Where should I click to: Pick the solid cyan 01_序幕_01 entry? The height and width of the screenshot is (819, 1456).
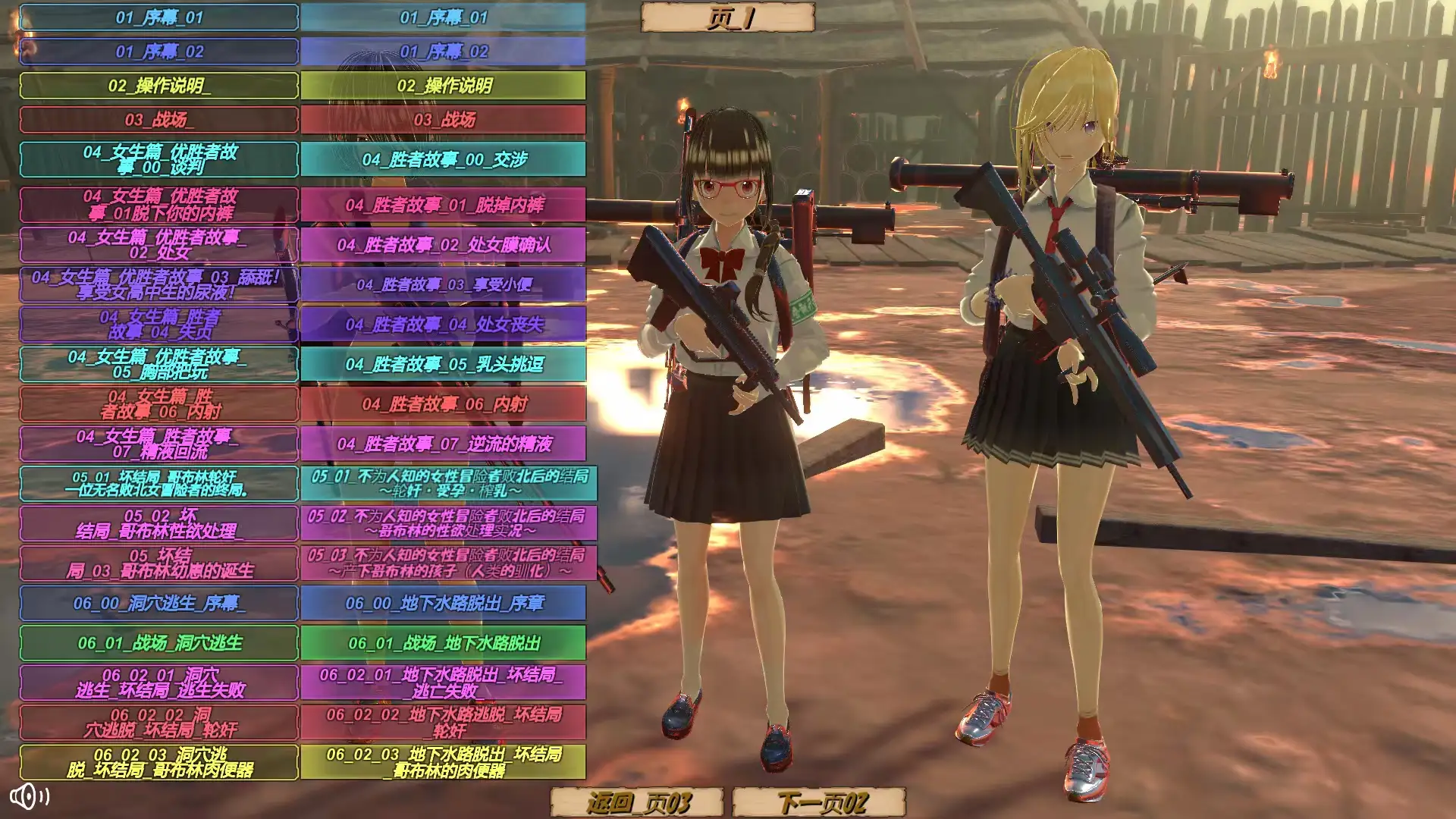(444, 17)
